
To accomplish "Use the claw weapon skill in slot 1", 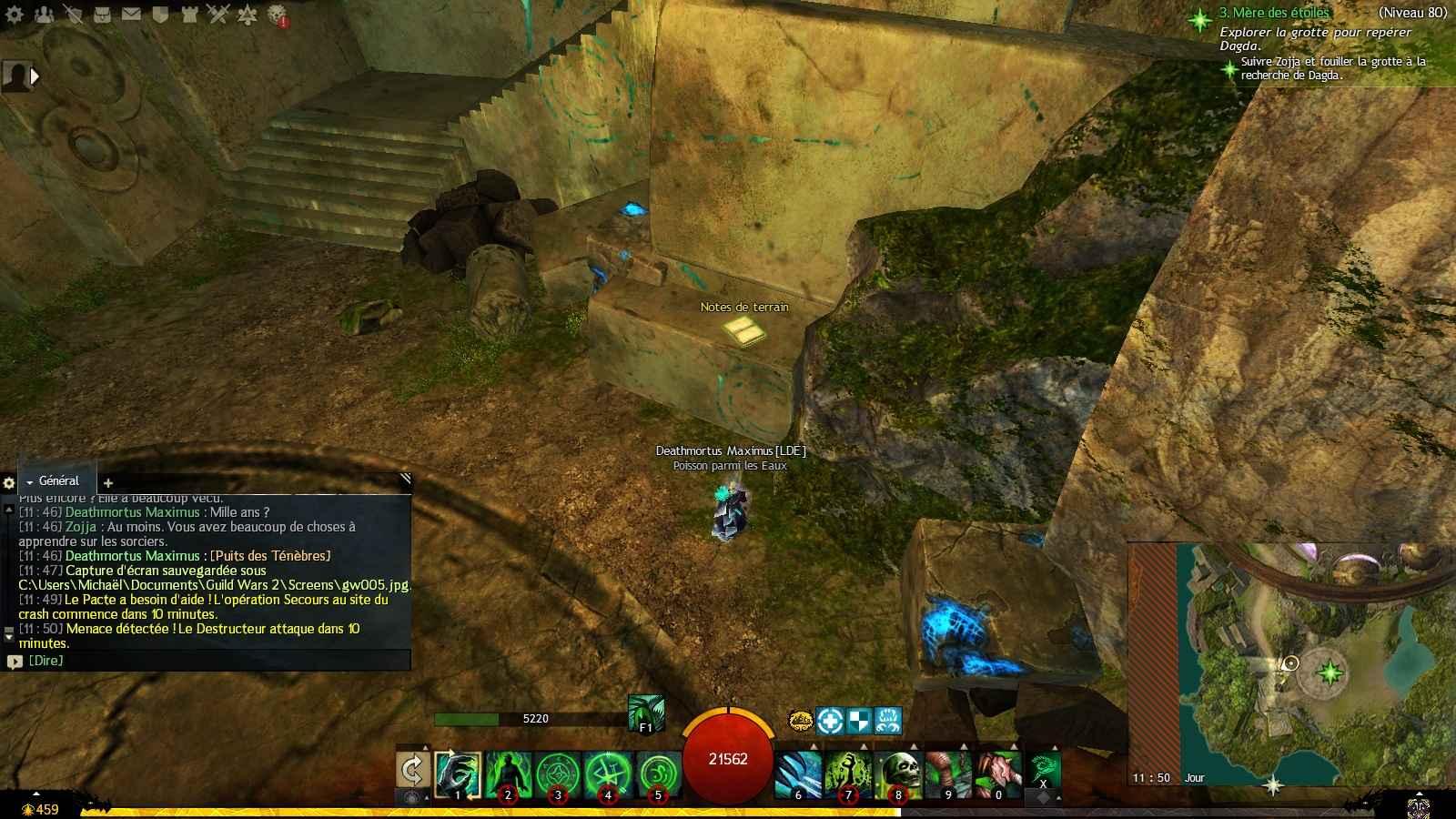I will click(x=458, y=774).
